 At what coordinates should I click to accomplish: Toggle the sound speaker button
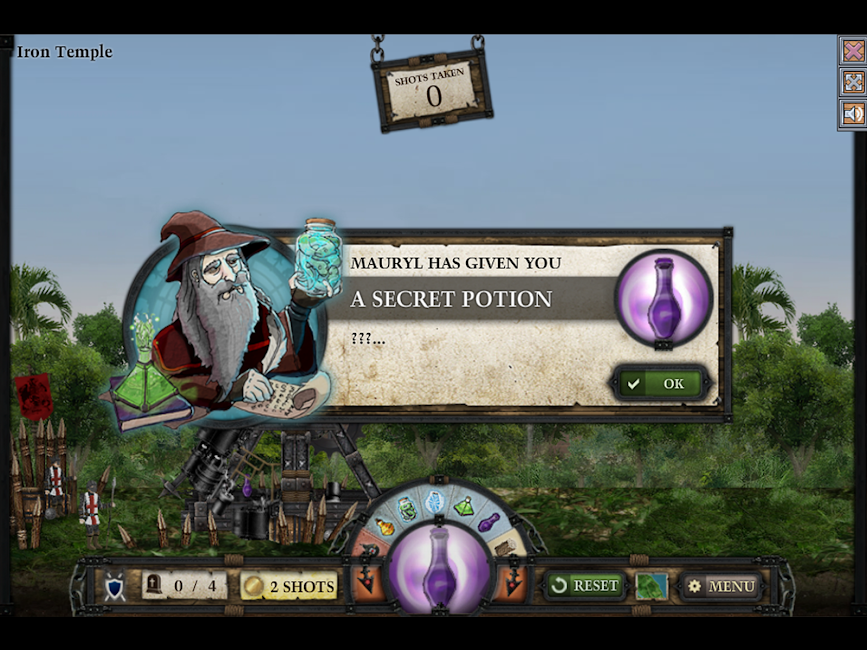(x=852, y=114)
